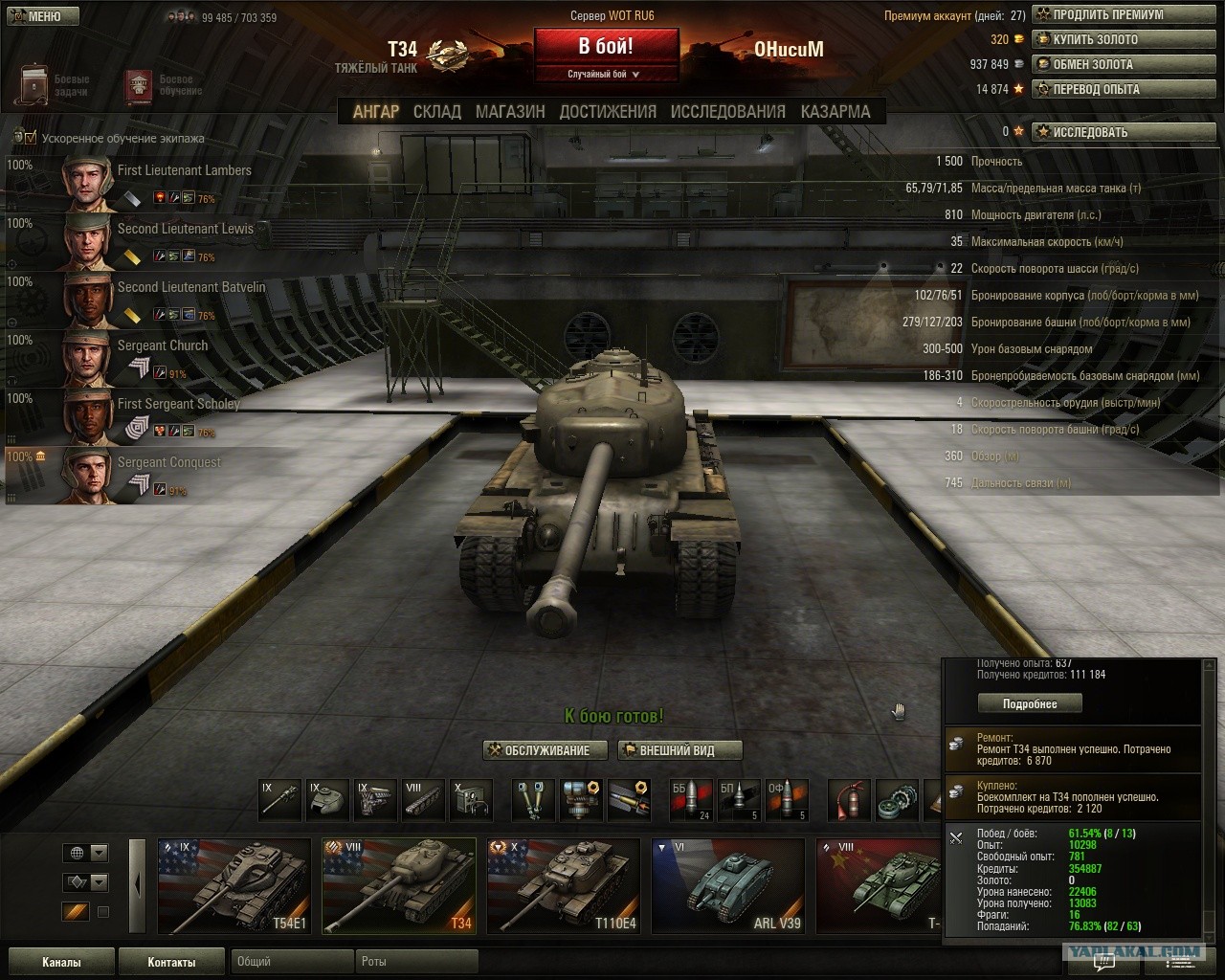Show the «Исследования» tab
The image size is (1225, 980).
(727, 112)
